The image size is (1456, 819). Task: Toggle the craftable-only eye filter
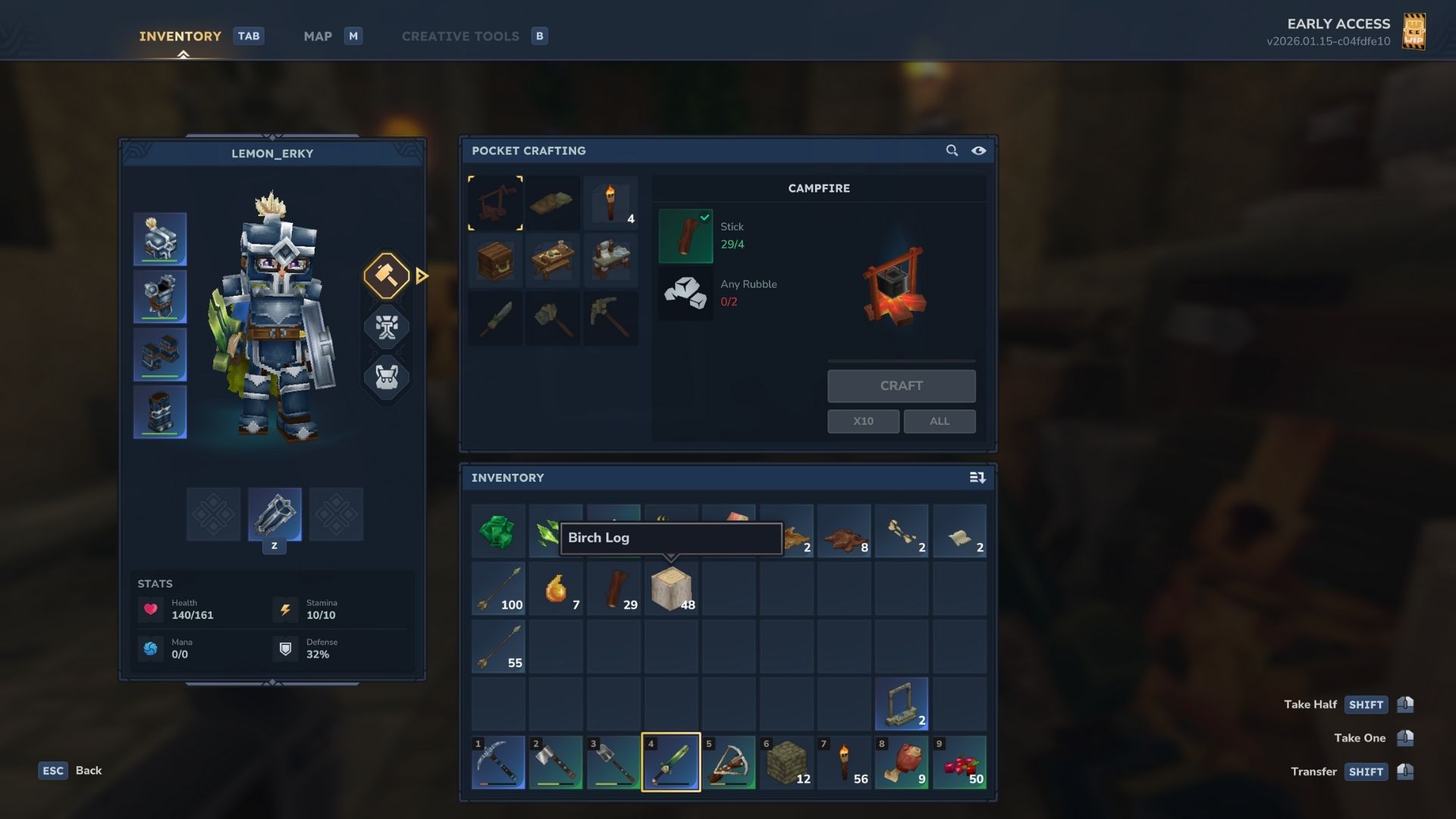pyautogui.click(x=979, y=150)
